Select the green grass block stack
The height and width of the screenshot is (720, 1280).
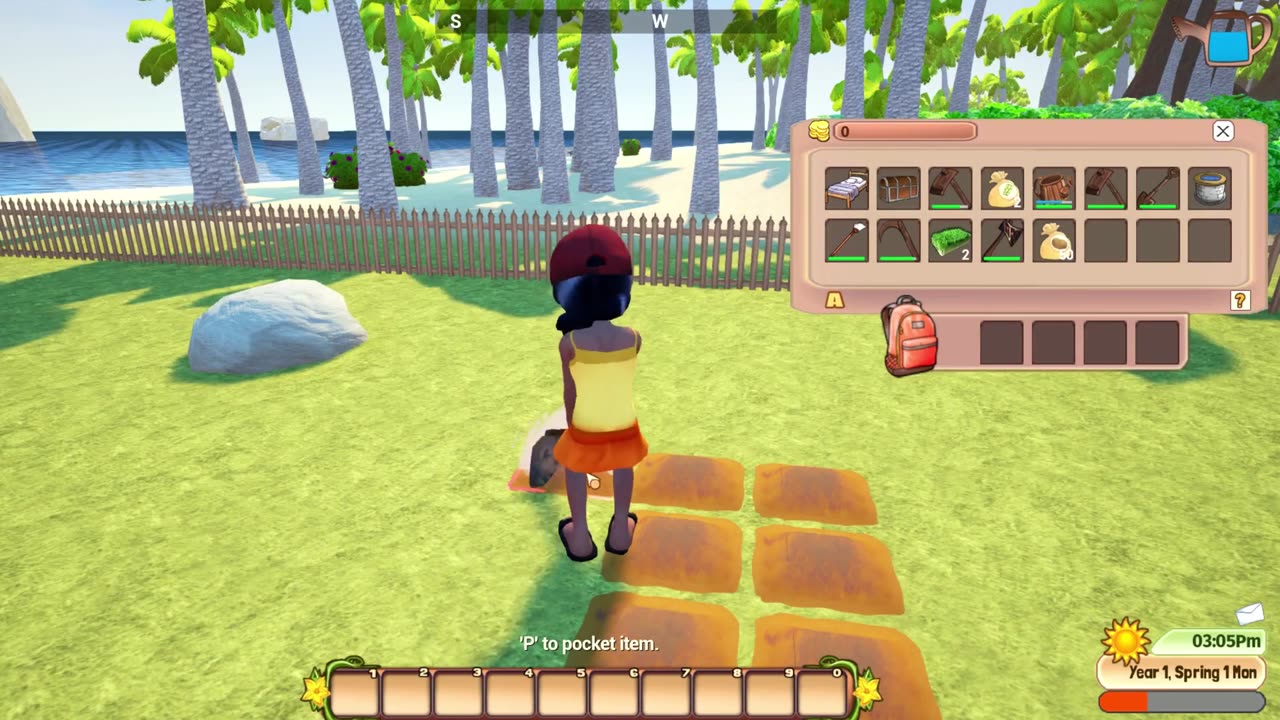[x=950, y=241]
